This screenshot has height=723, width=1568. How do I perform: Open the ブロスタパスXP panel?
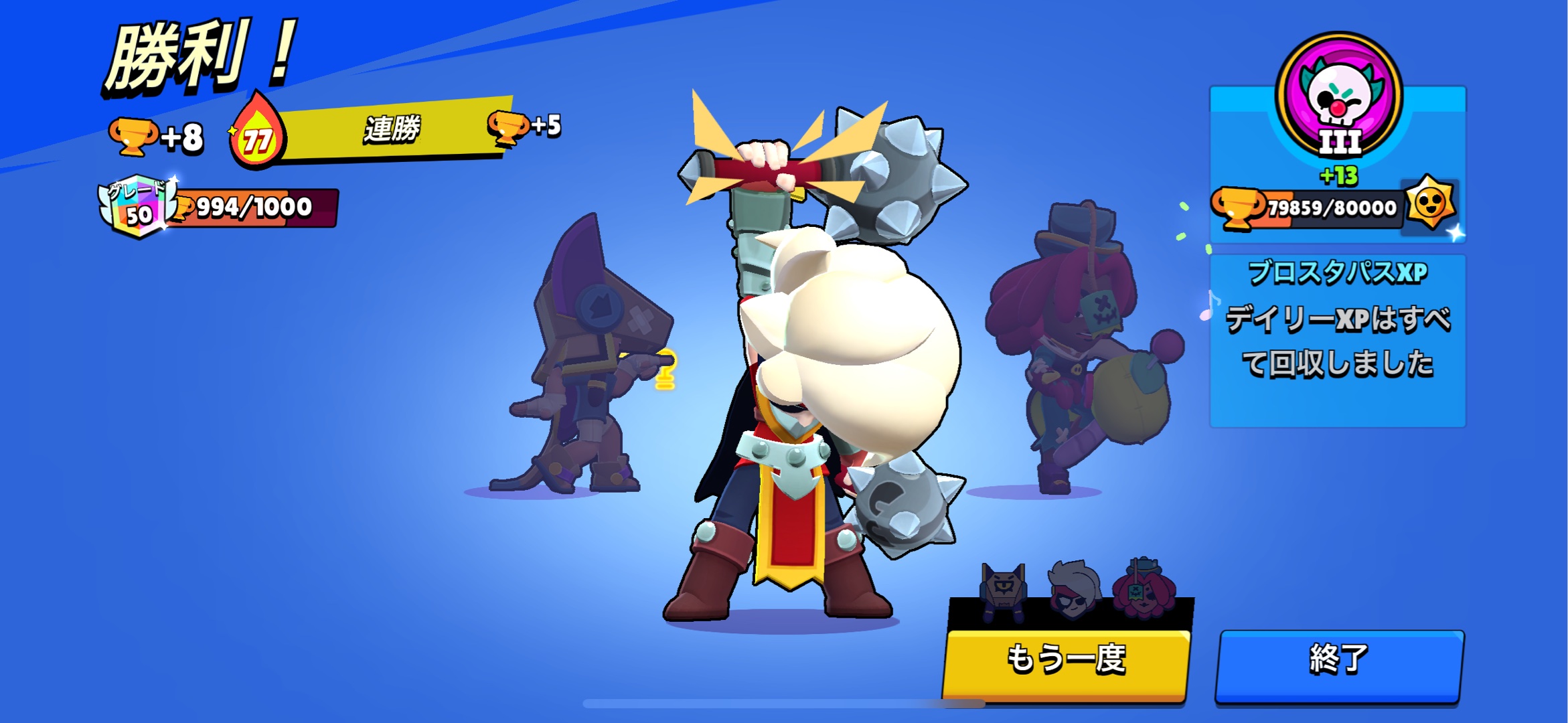1338,339
